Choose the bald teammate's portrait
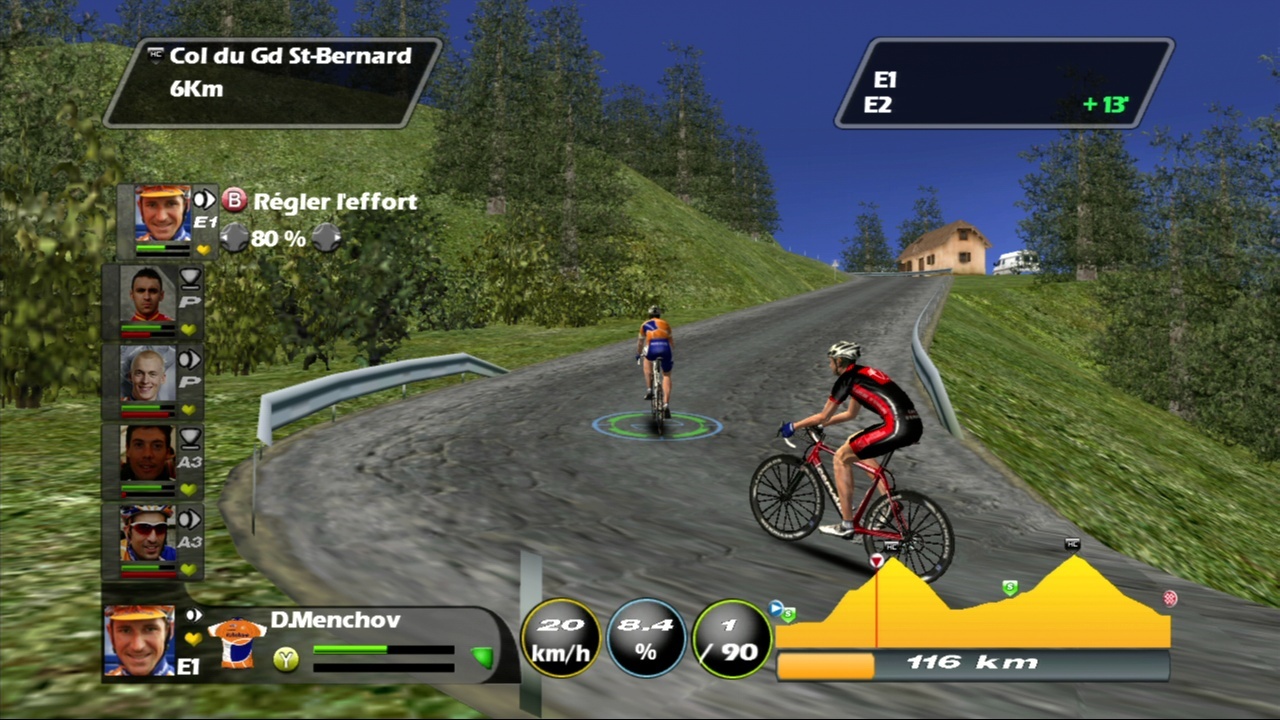This screenshot has width=1280, height=720. [x=147, y=373]
